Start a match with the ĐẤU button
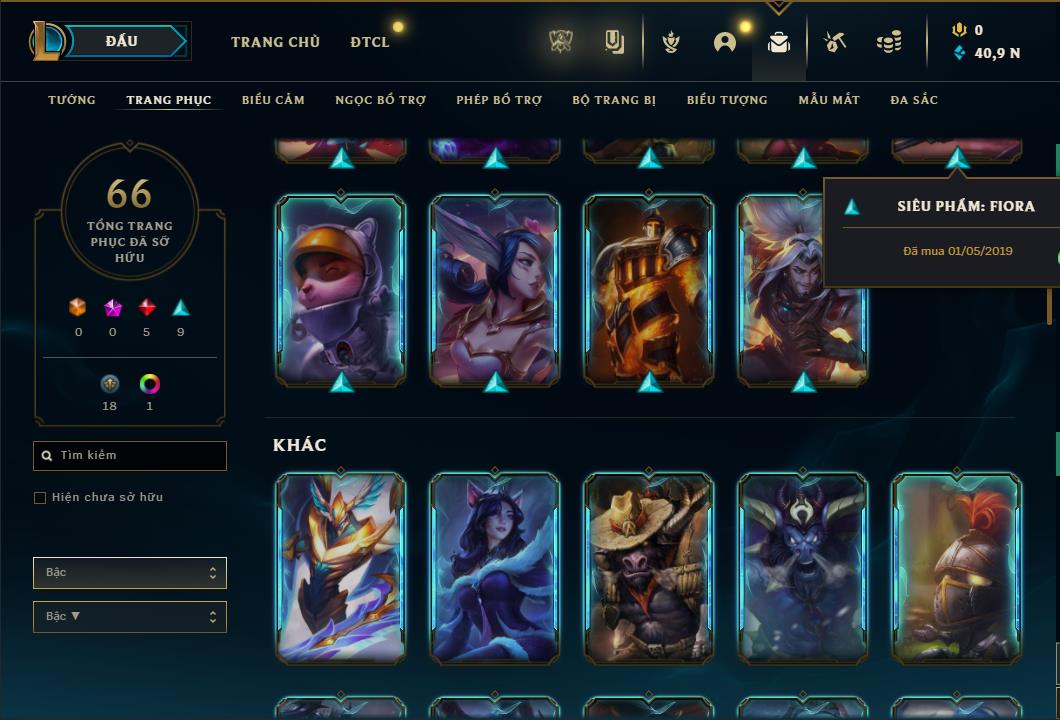1060x720 pixels. [122, 41]
